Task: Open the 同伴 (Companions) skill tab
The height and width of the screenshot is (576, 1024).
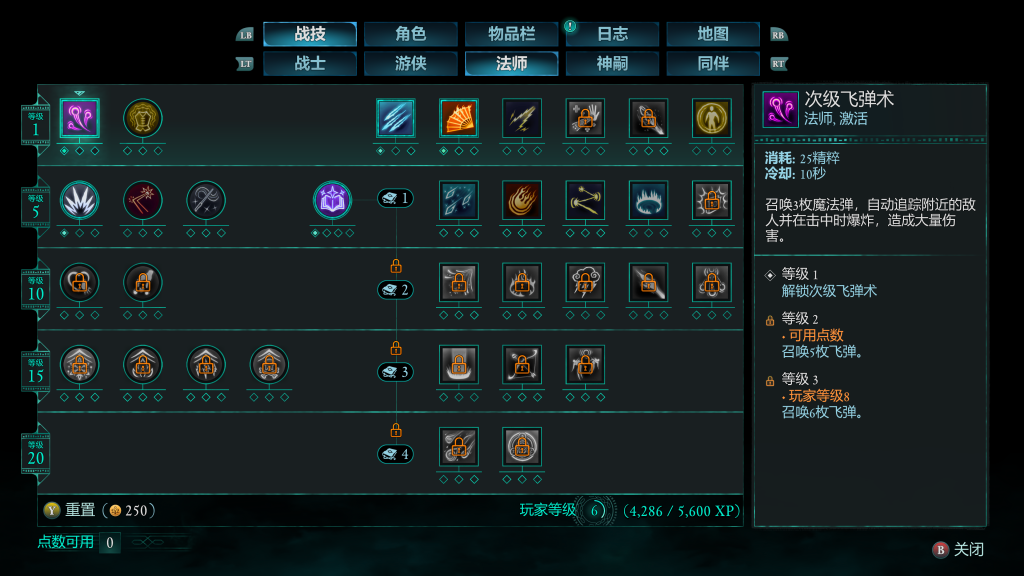Action: 713,64
